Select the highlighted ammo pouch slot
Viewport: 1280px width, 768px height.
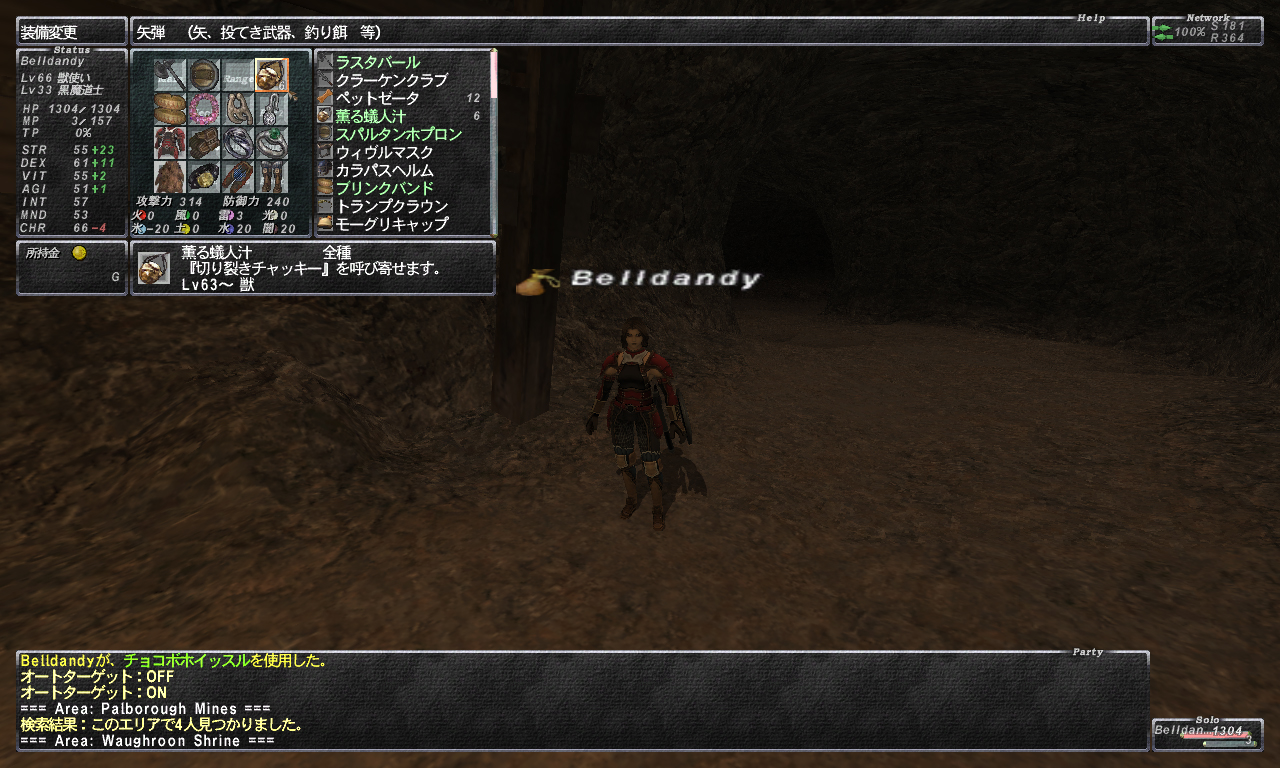click(x=271, y=75)
